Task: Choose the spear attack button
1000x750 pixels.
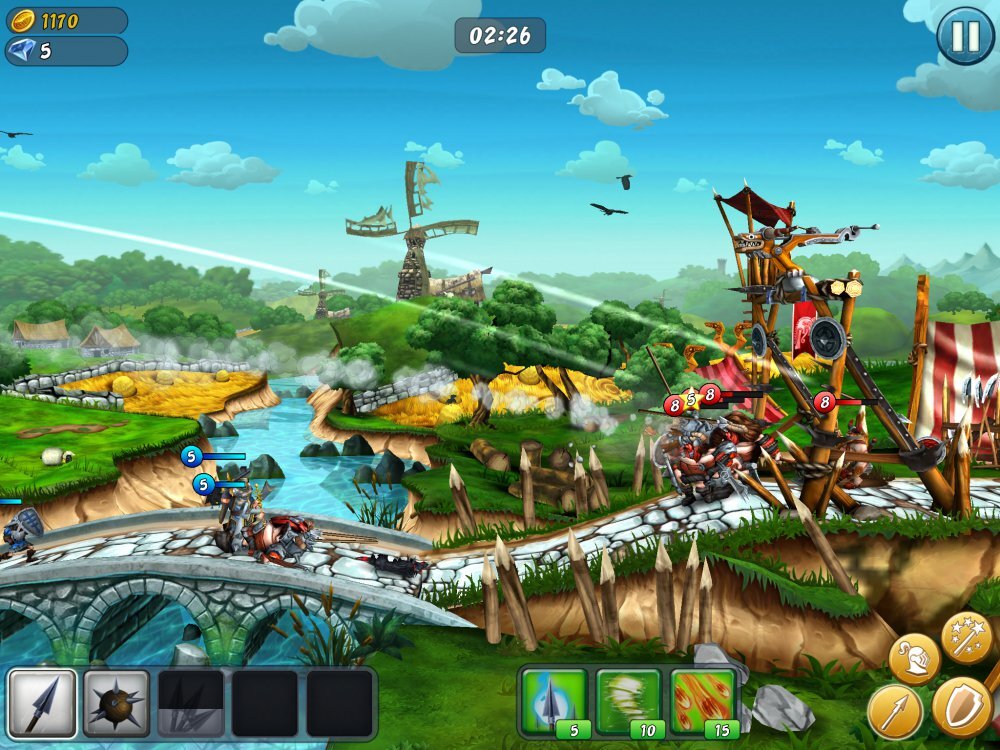Action: tap(894, 711)
